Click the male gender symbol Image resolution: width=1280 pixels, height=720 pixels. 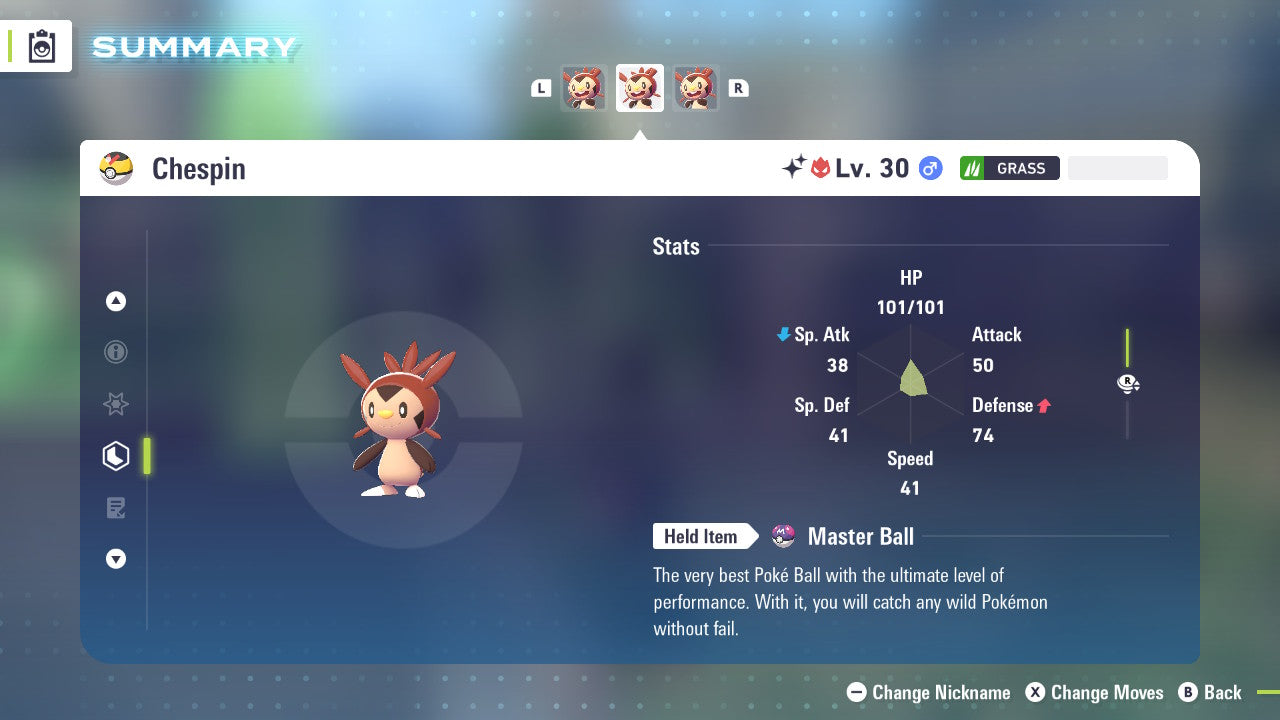[x=929, y=168]
